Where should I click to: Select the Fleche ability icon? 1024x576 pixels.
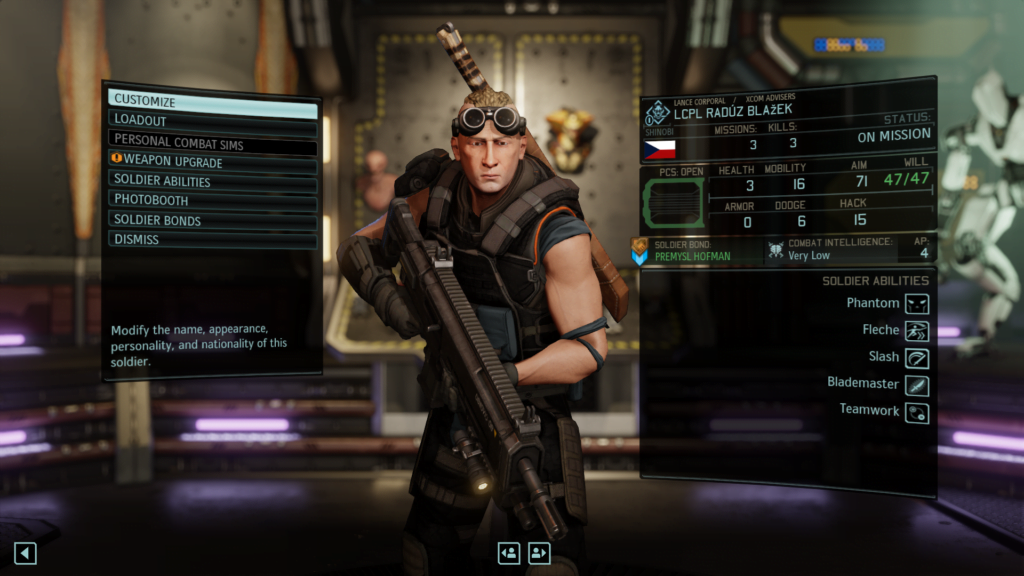pyautogui.click(x=917, y=330)
